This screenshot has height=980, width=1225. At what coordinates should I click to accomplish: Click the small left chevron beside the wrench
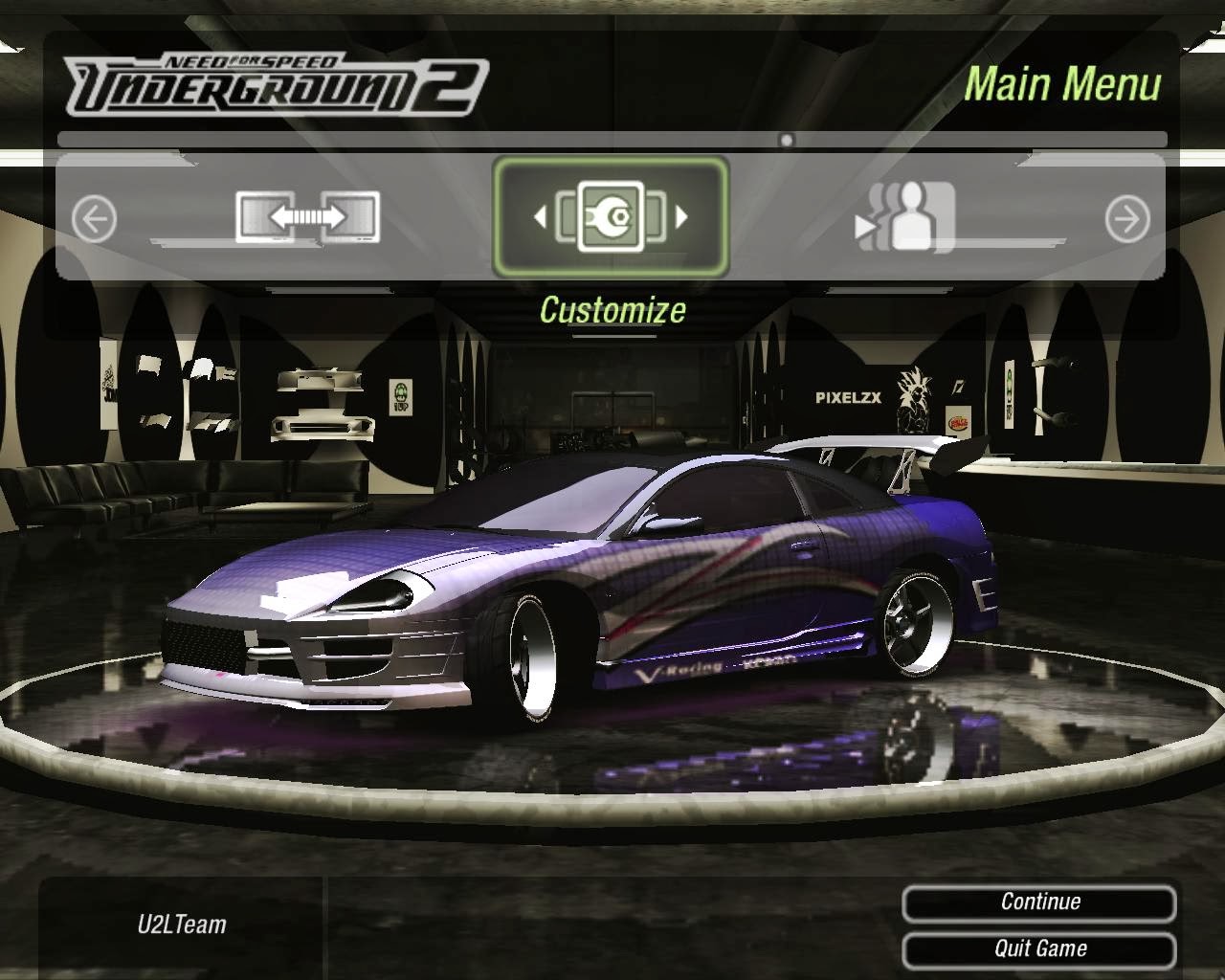coord(540,217)
